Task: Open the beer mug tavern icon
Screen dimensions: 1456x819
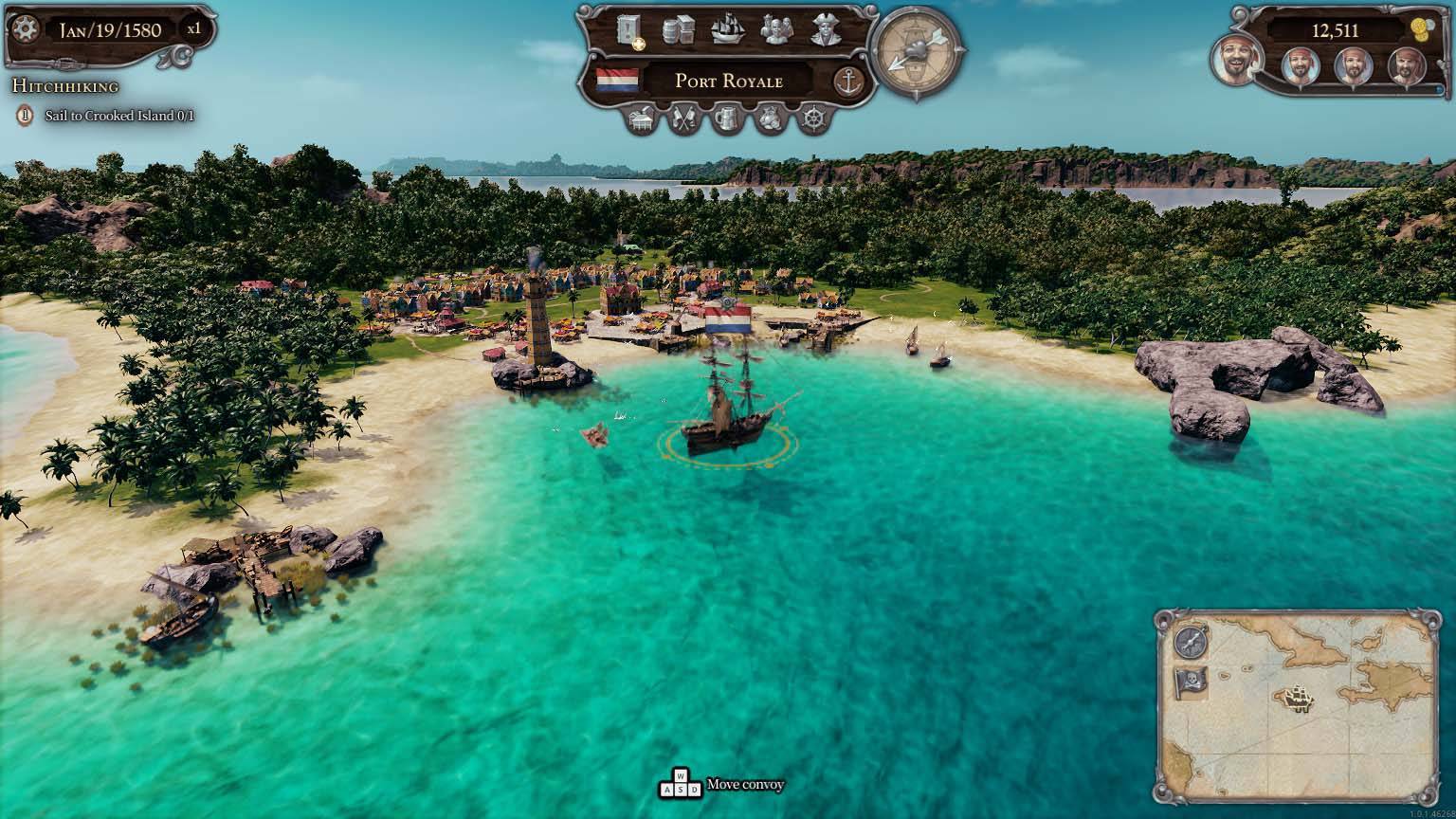Action: pyautogui.click(x=727, y=120)
